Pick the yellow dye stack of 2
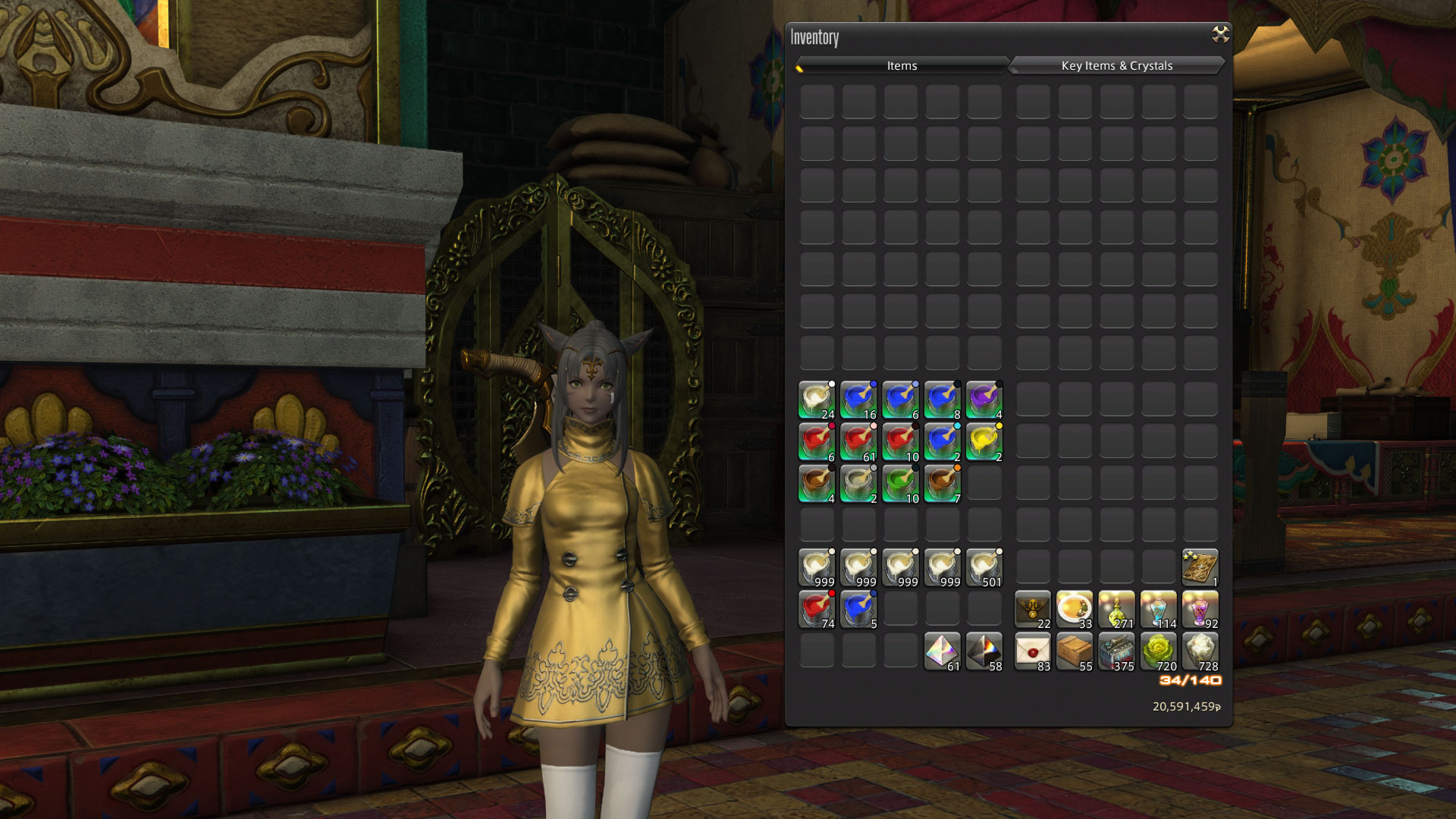The width and height of the screenshot is (1456, 819). coord(984,442)
